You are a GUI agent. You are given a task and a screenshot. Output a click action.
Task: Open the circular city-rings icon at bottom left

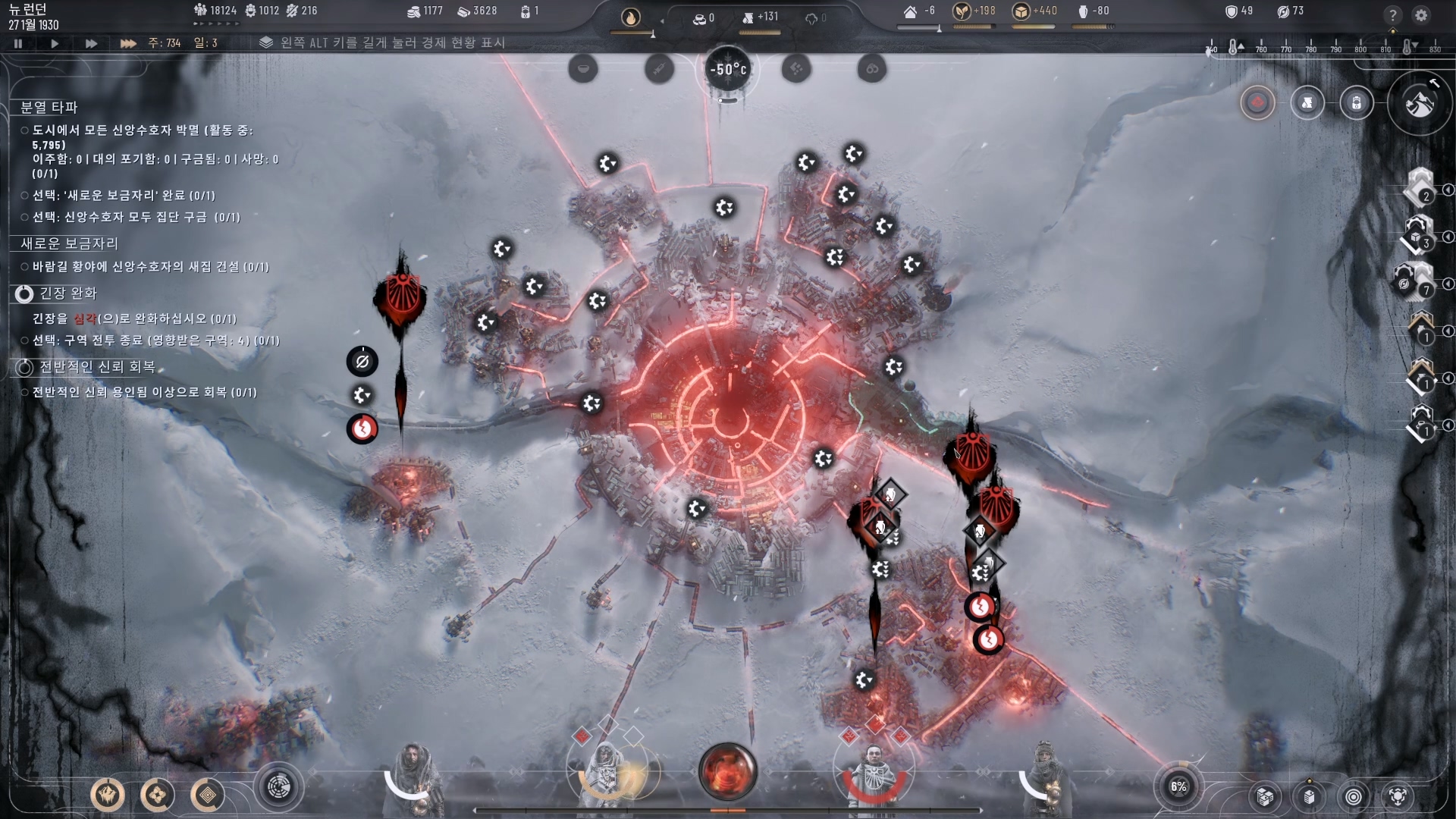click(x=279, y=788)
